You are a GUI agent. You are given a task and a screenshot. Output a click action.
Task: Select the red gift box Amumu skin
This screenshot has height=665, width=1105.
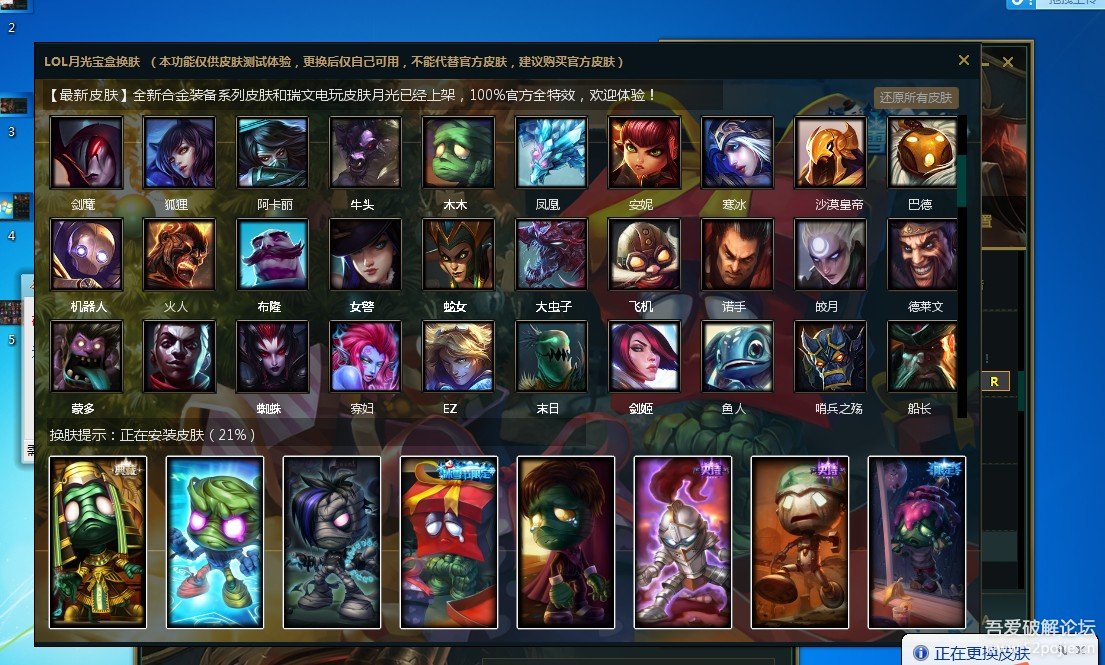tap(449, 542)
